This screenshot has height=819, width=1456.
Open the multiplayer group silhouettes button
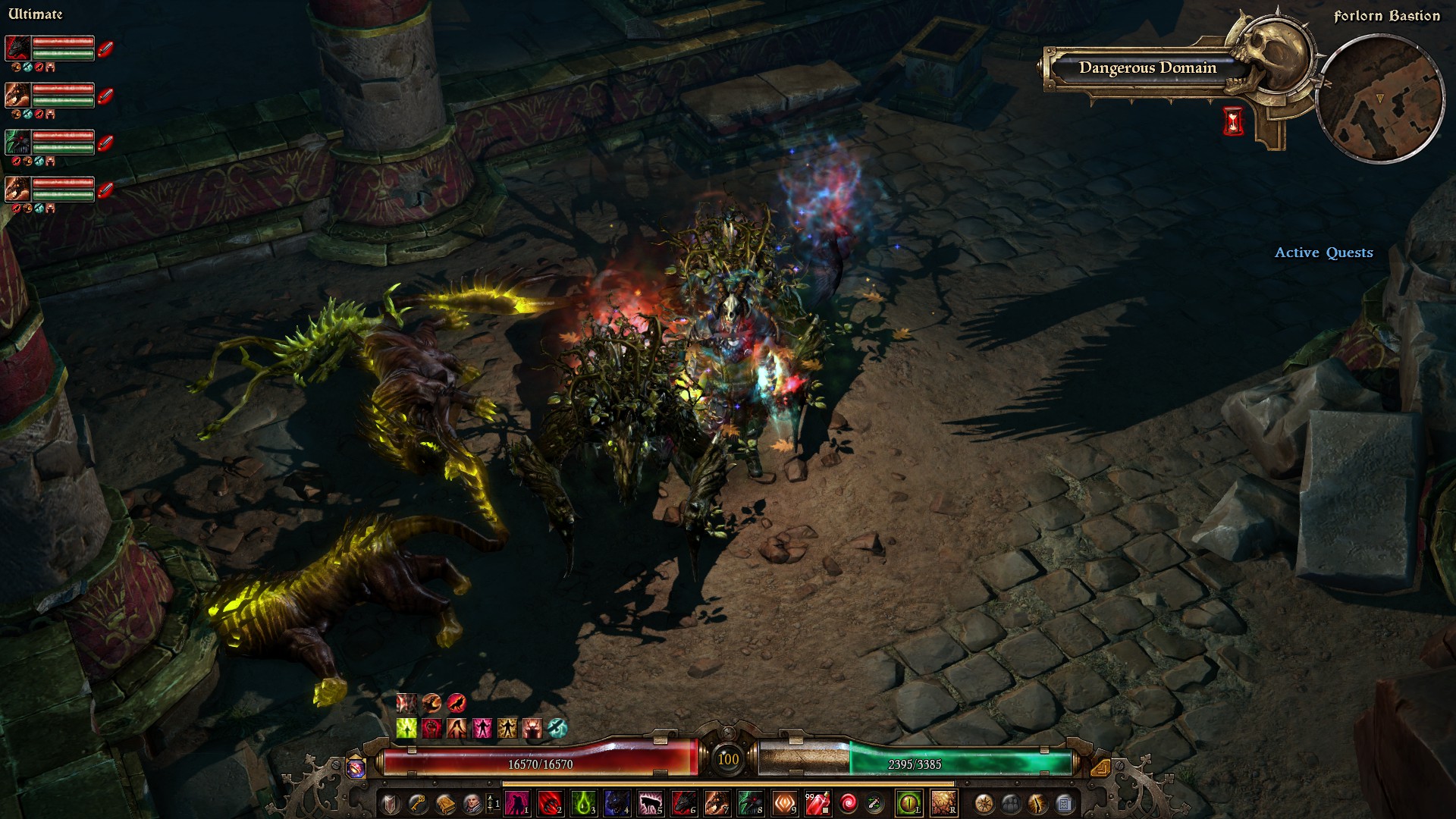click(x=1011, y=803)
